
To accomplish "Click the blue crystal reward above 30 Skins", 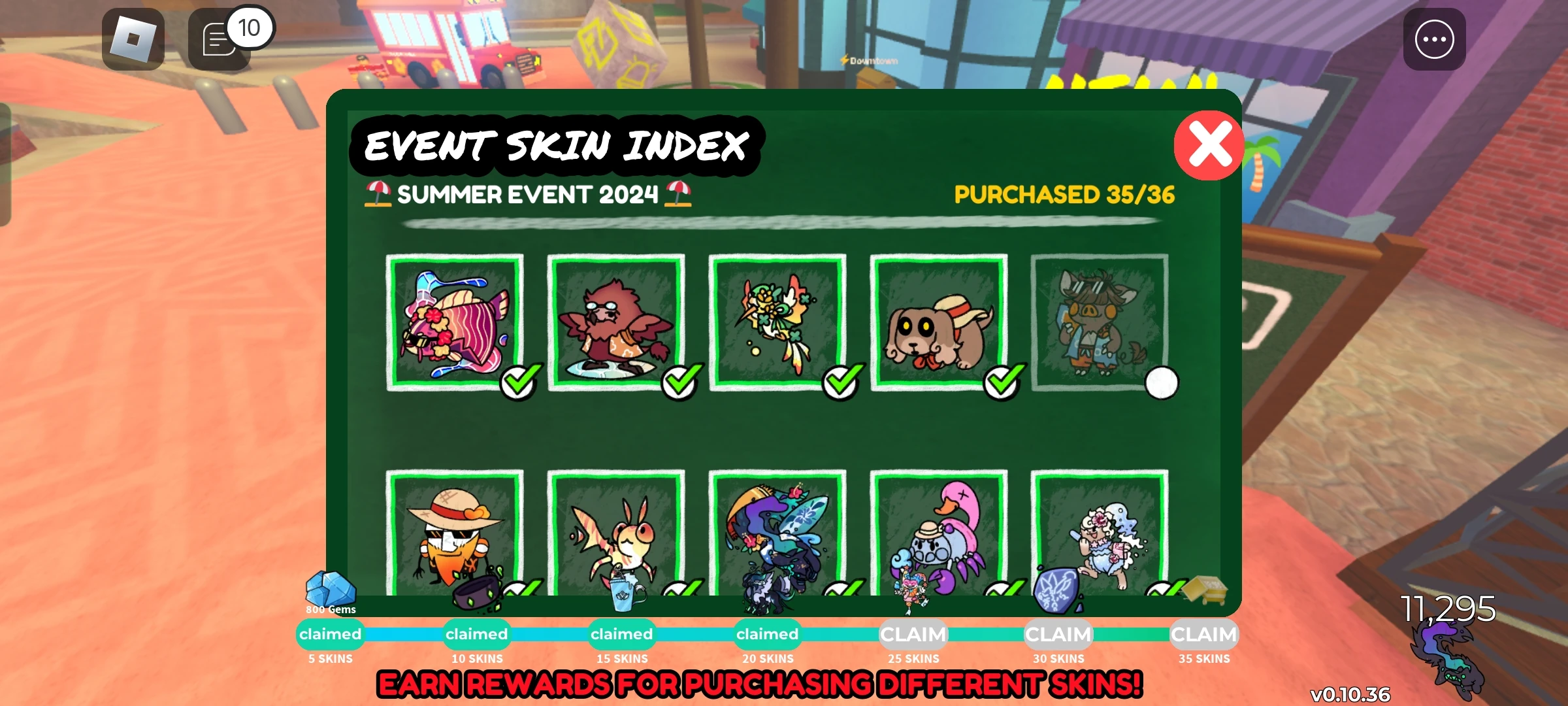I will click(1057, 592).
